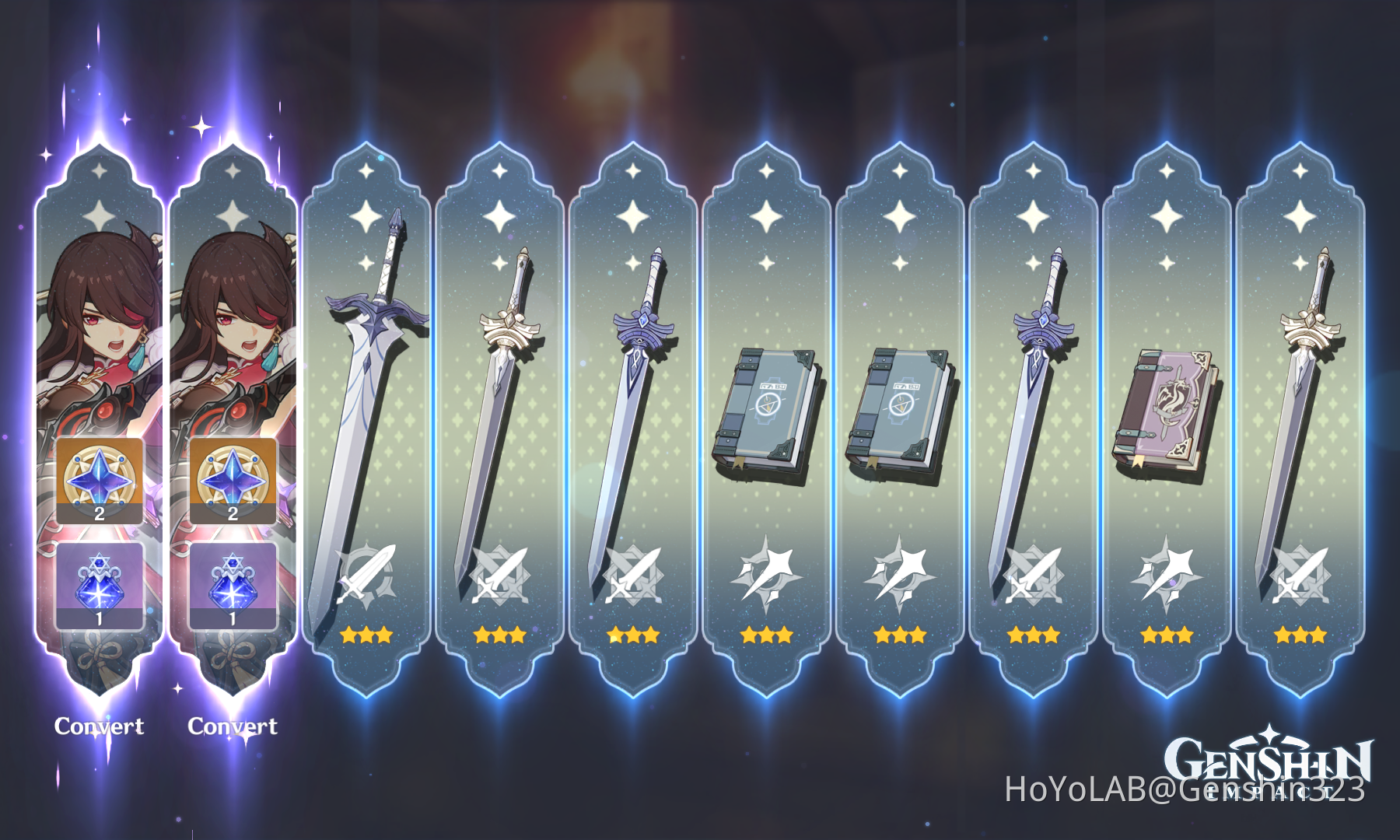Select the greatsword claymore card

click(366, 389)
